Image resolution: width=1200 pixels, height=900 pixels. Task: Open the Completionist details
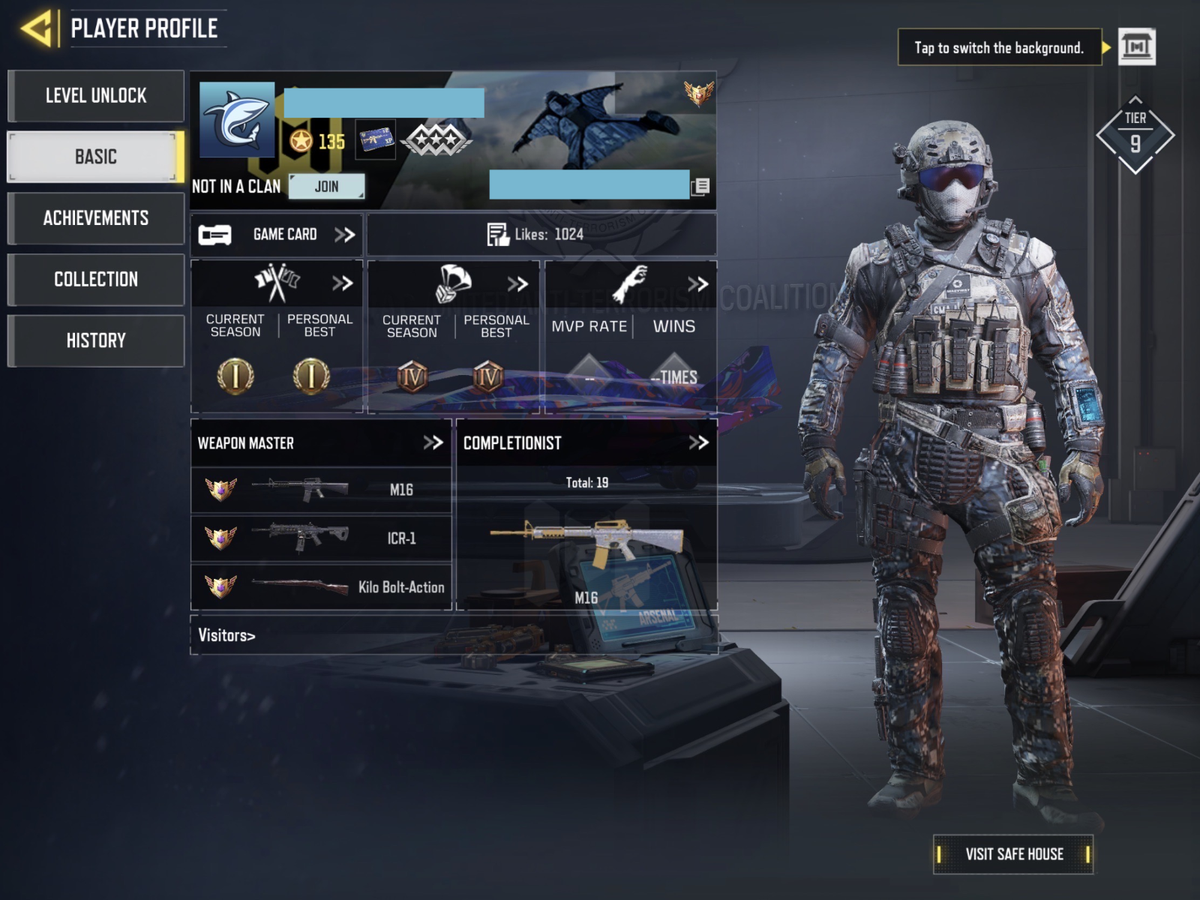(x=586, y=443)
